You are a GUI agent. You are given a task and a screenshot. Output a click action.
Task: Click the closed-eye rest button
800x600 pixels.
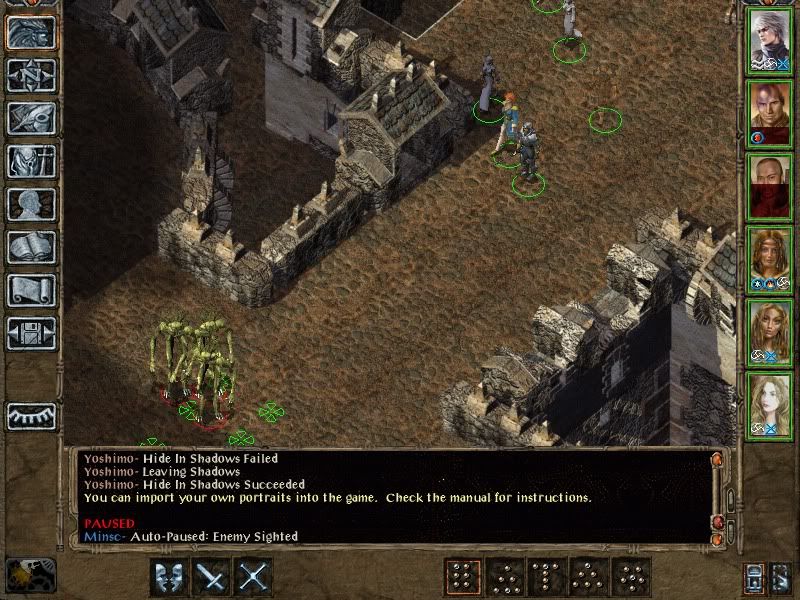(30, 416)
